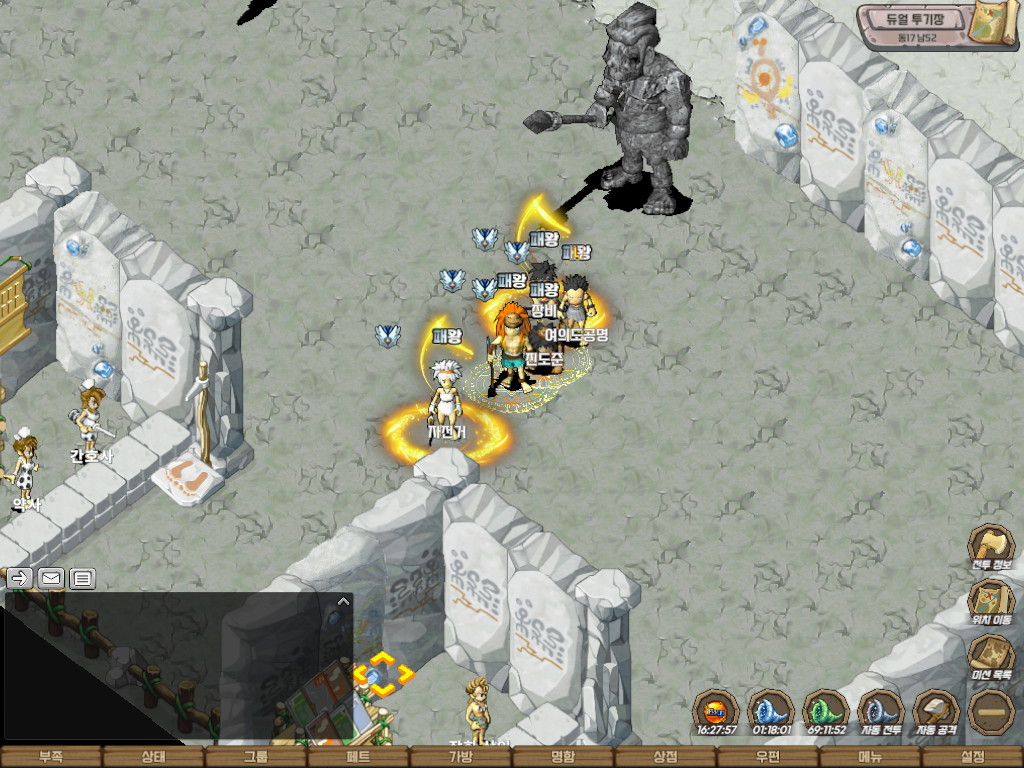Expand the chat window with the up arrow
Screen dimensions: 1024x768
coord(343,601)
